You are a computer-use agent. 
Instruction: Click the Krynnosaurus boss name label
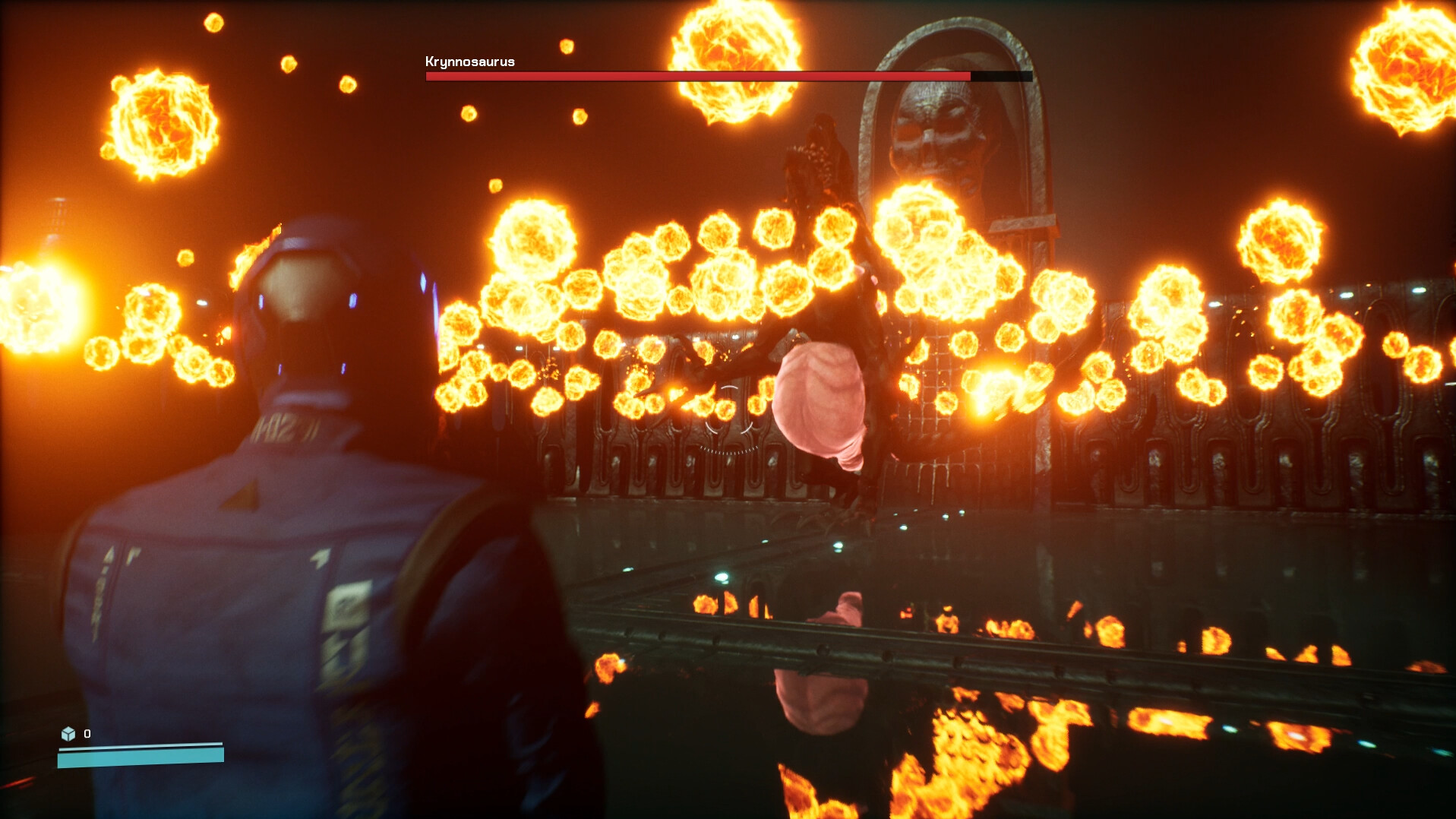(x=469, y=62)
